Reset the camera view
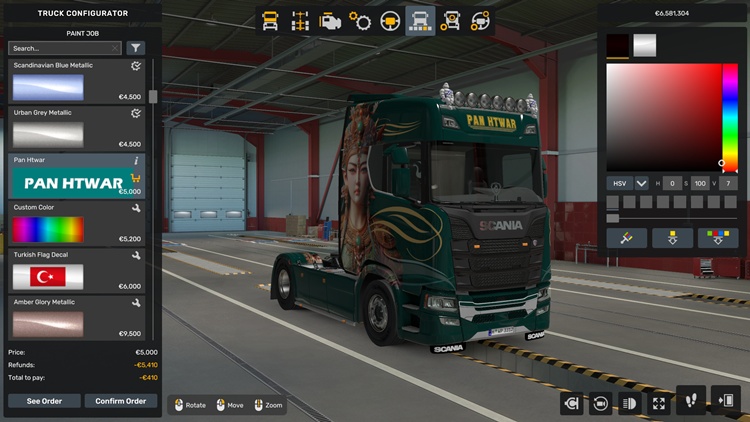Viewport: 750px width, 422px height. pyautogui.click(x=600, y=403)
